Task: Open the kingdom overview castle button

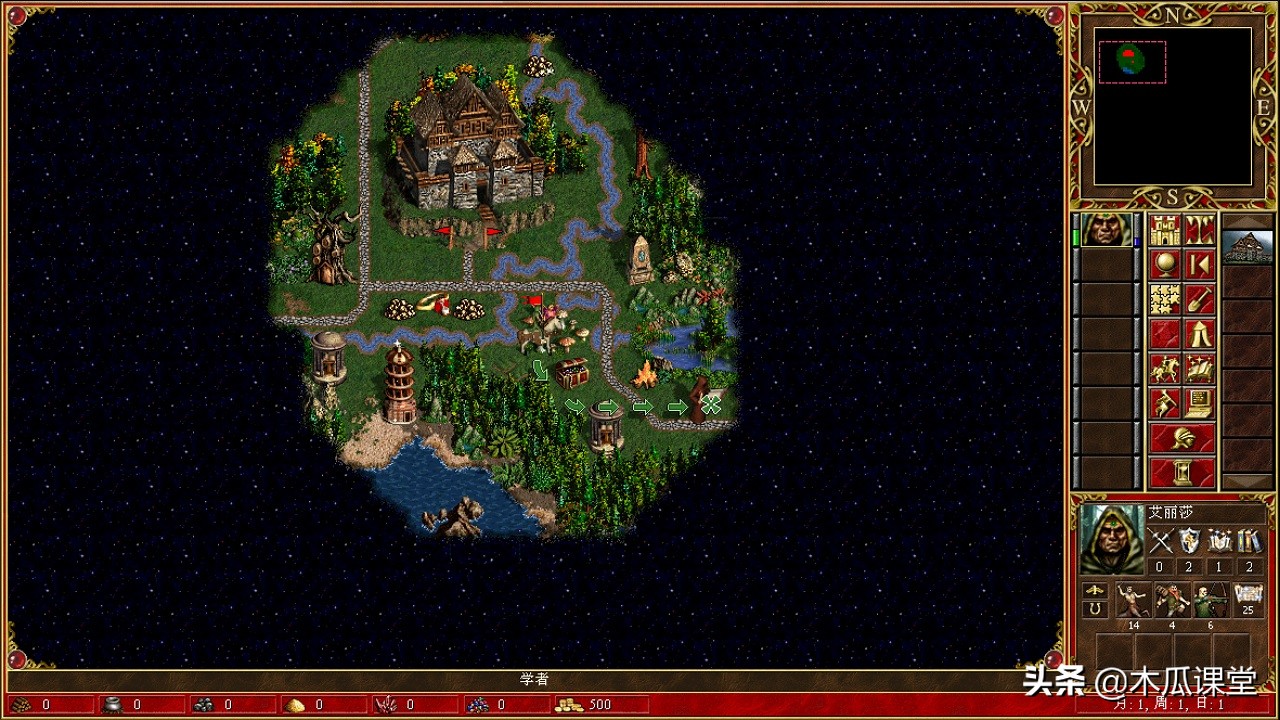Action: point(1165,230)
